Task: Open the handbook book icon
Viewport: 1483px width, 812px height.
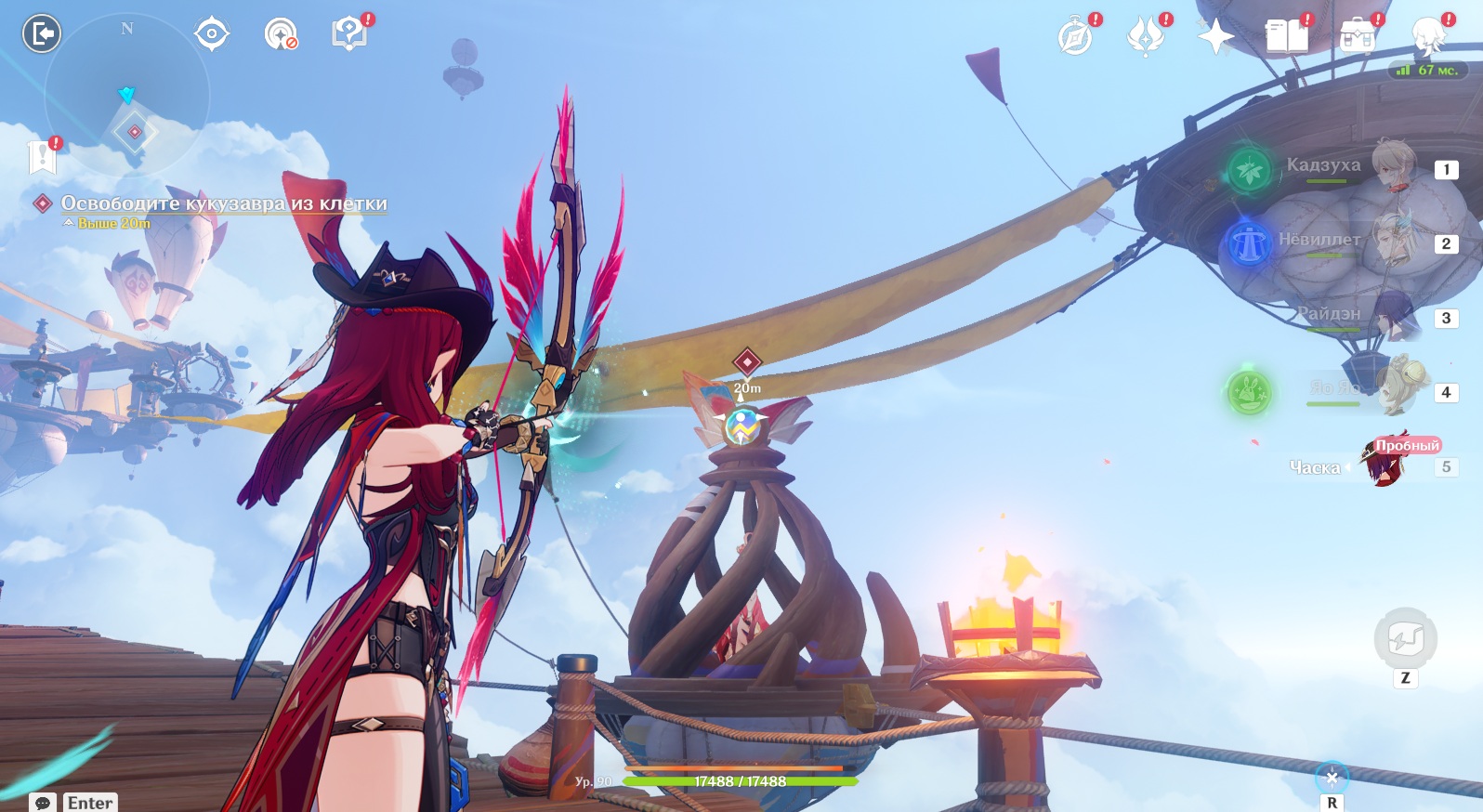Action: [1286, 37]
